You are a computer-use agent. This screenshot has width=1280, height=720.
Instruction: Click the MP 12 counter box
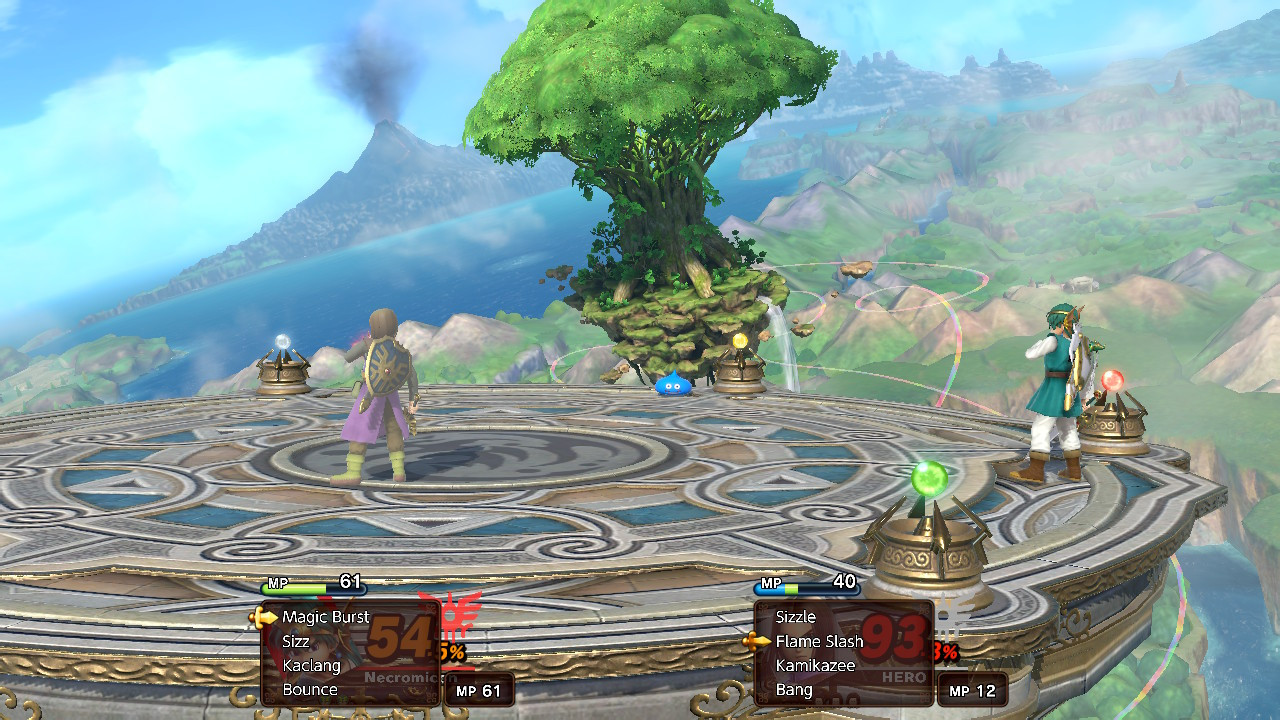[x=973, y=690]
